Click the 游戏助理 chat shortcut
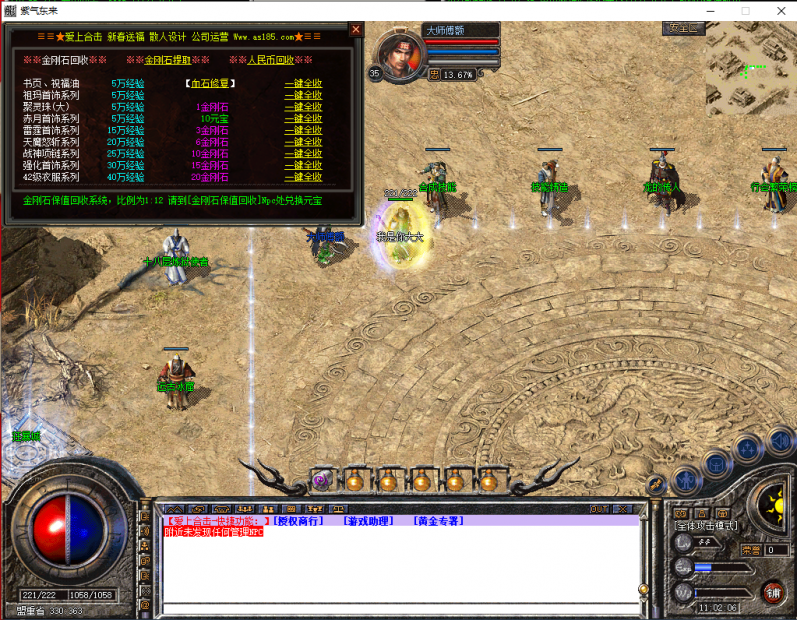Viewport: 797px width, 620px height. (x=367, y=521)
